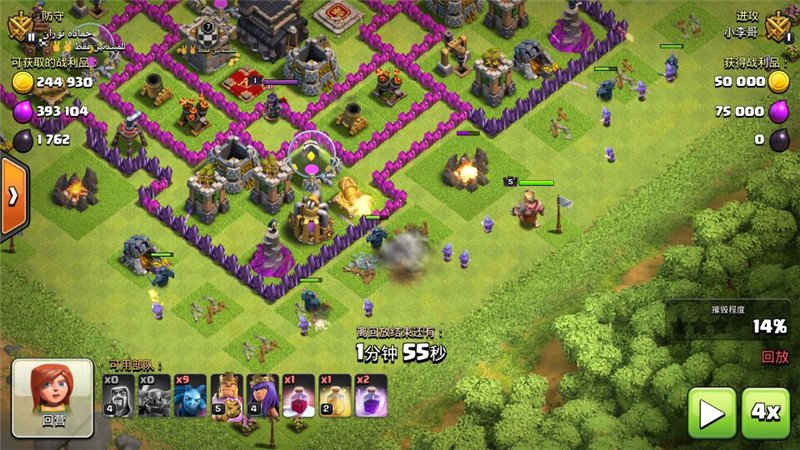
Task: Select the Barbarian King hero slot
Action: (x=226, y=396)
